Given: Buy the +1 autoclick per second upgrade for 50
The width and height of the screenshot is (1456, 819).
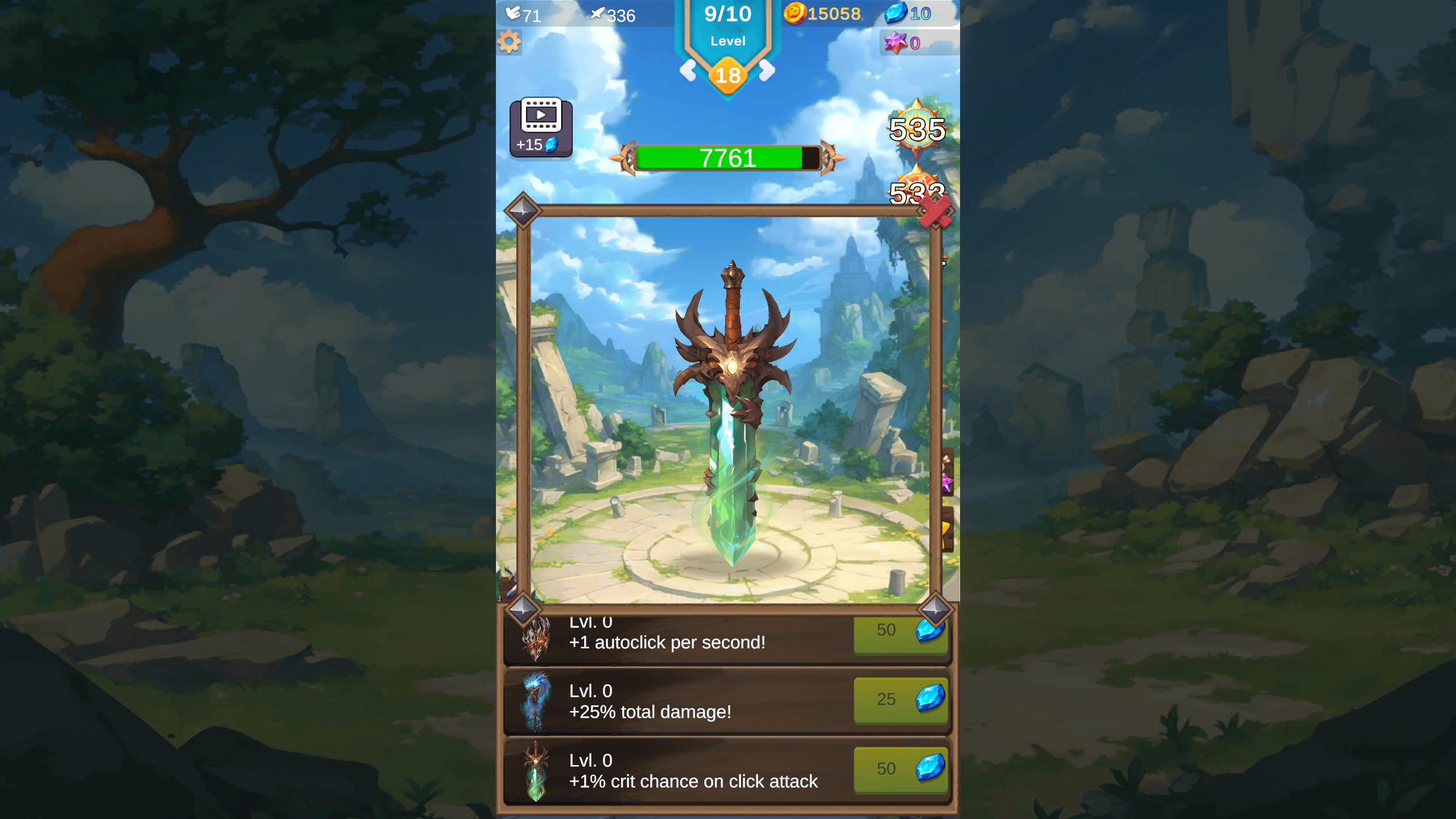Looking at the screenshot, I should point(901,632).
